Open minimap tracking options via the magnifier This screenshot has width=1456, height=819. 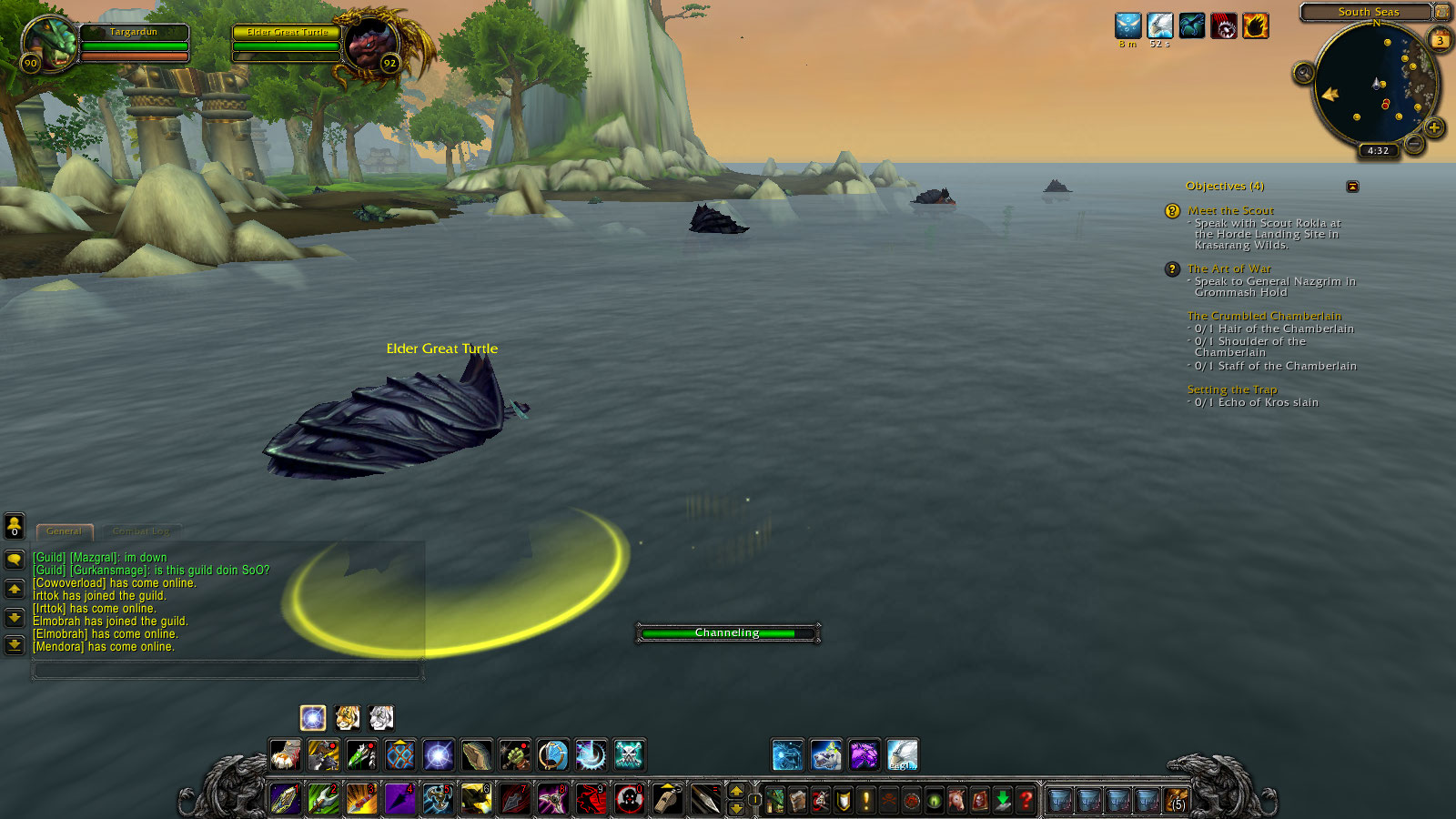[x=1303, y=72]
